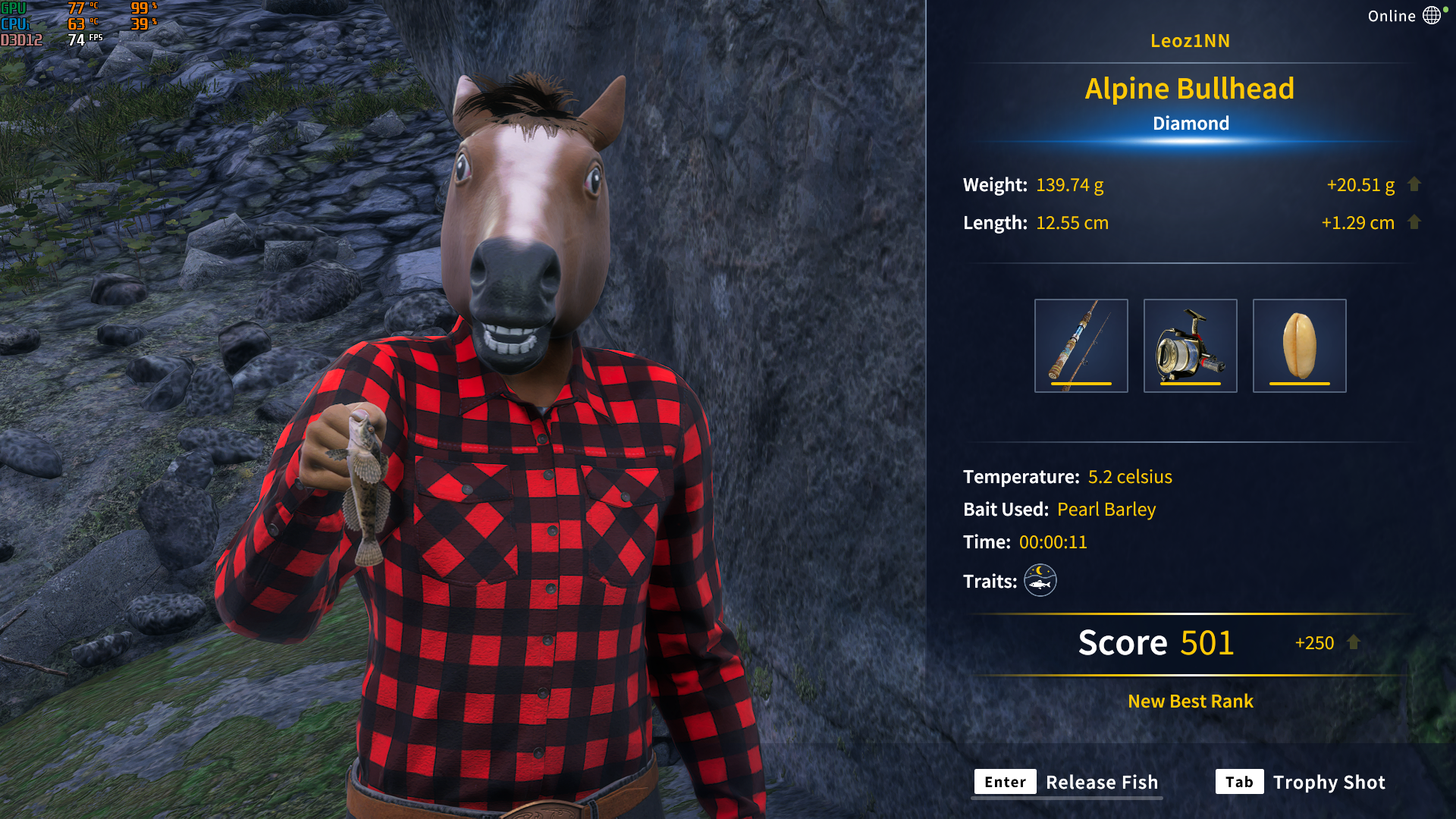
Task: Select the Pearl Barley bait slot
Action: 1299,346
